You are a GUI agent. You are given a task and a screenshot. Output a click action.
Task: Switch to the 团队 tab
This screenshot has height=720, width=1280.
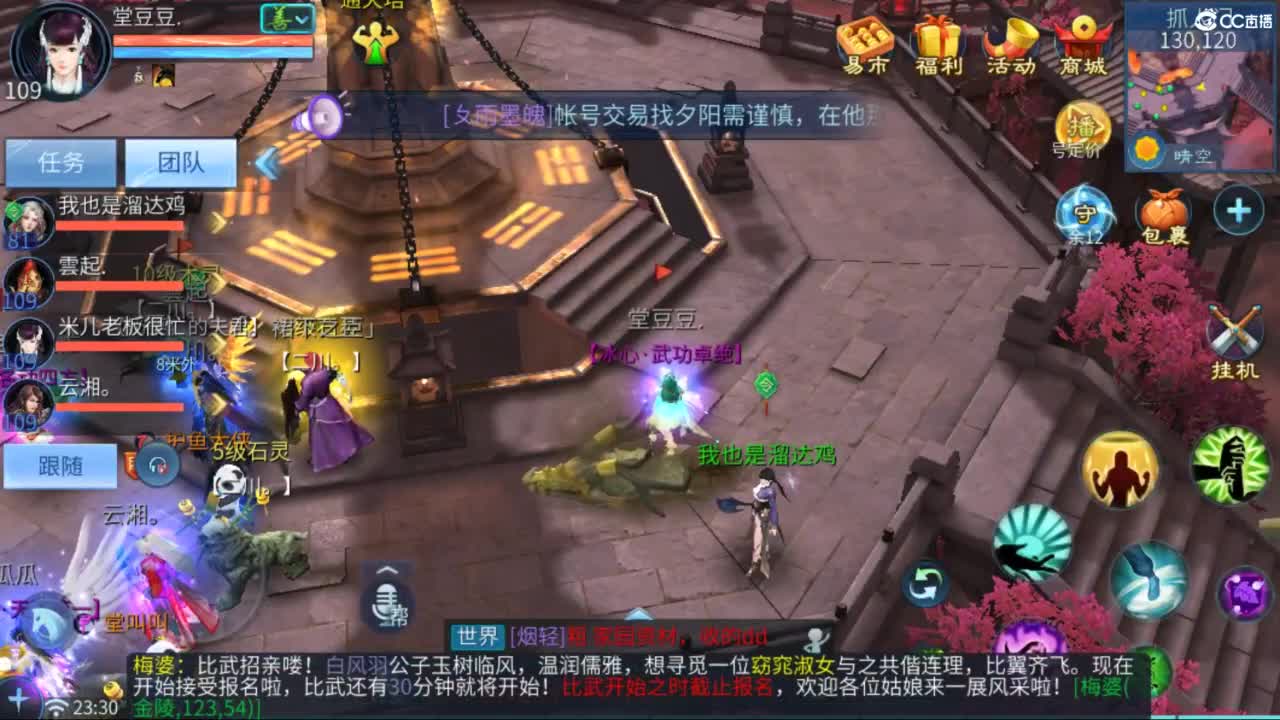[180, 160]
